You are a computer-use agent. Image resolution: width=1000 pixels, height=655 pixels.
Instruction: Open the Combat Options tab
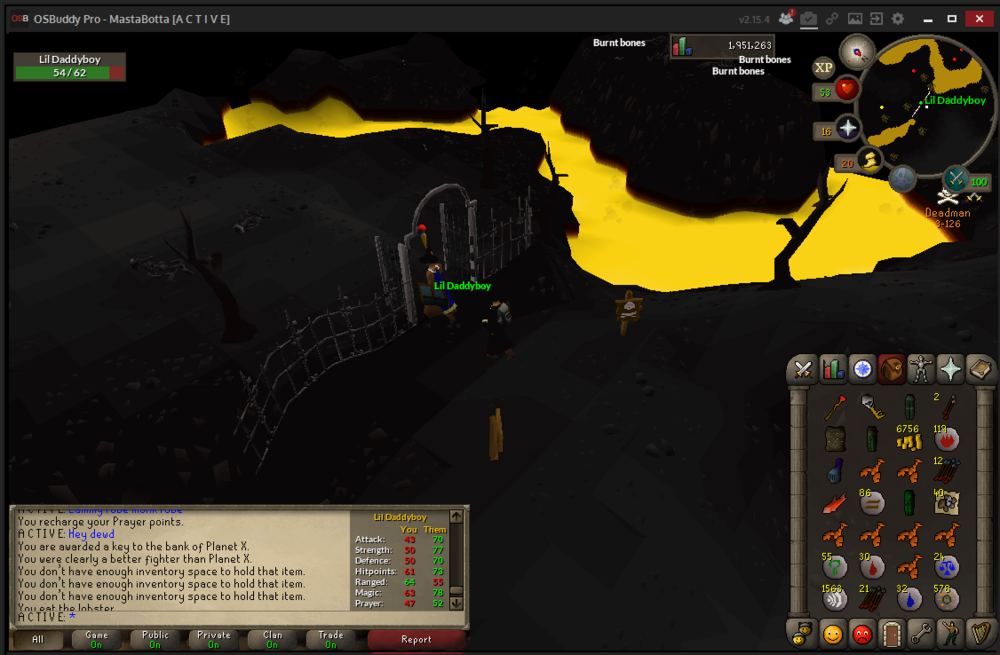[x=802, y=369]
